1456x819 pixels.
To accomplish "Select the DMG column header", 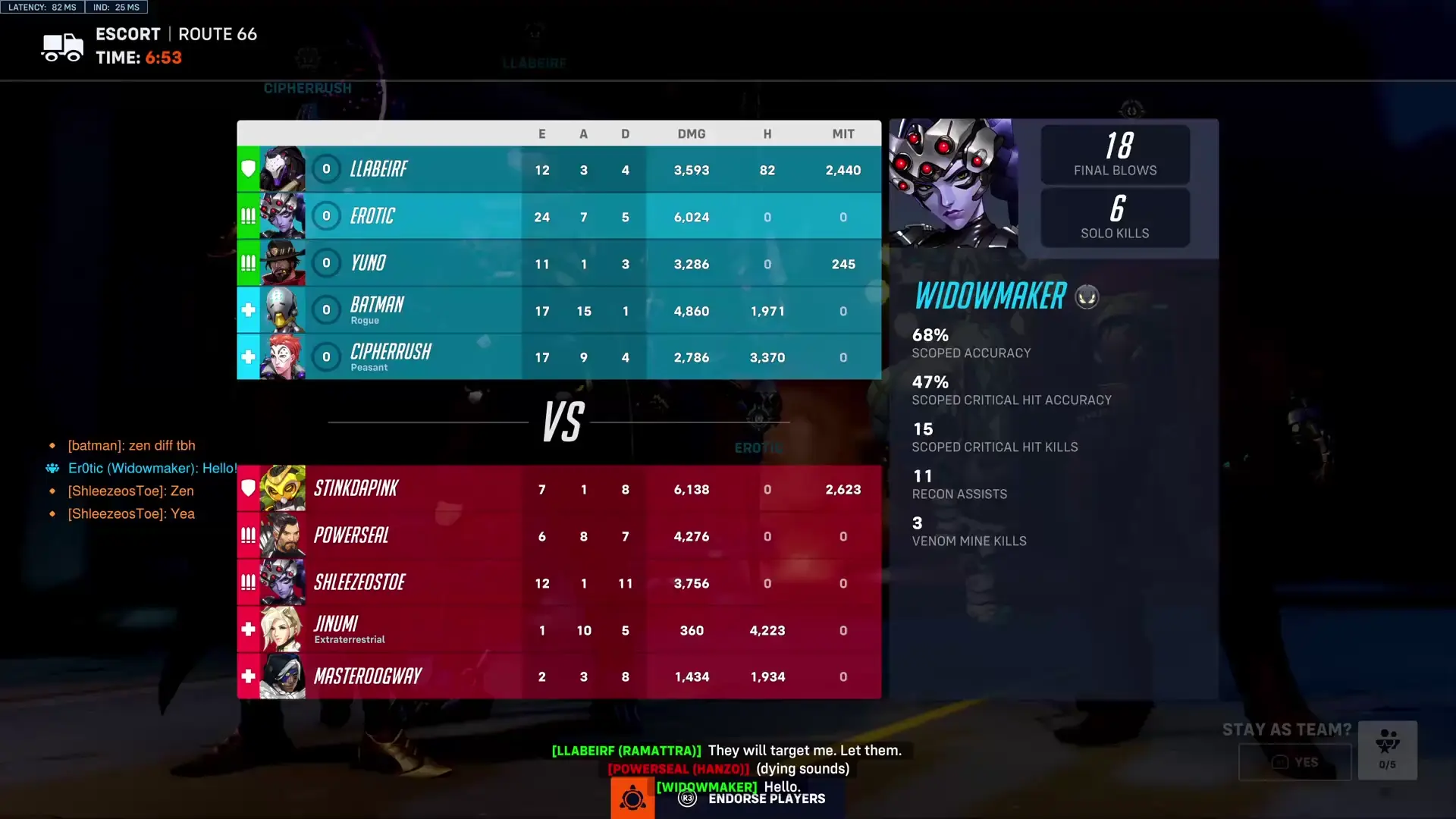I will tap(691, 133).
